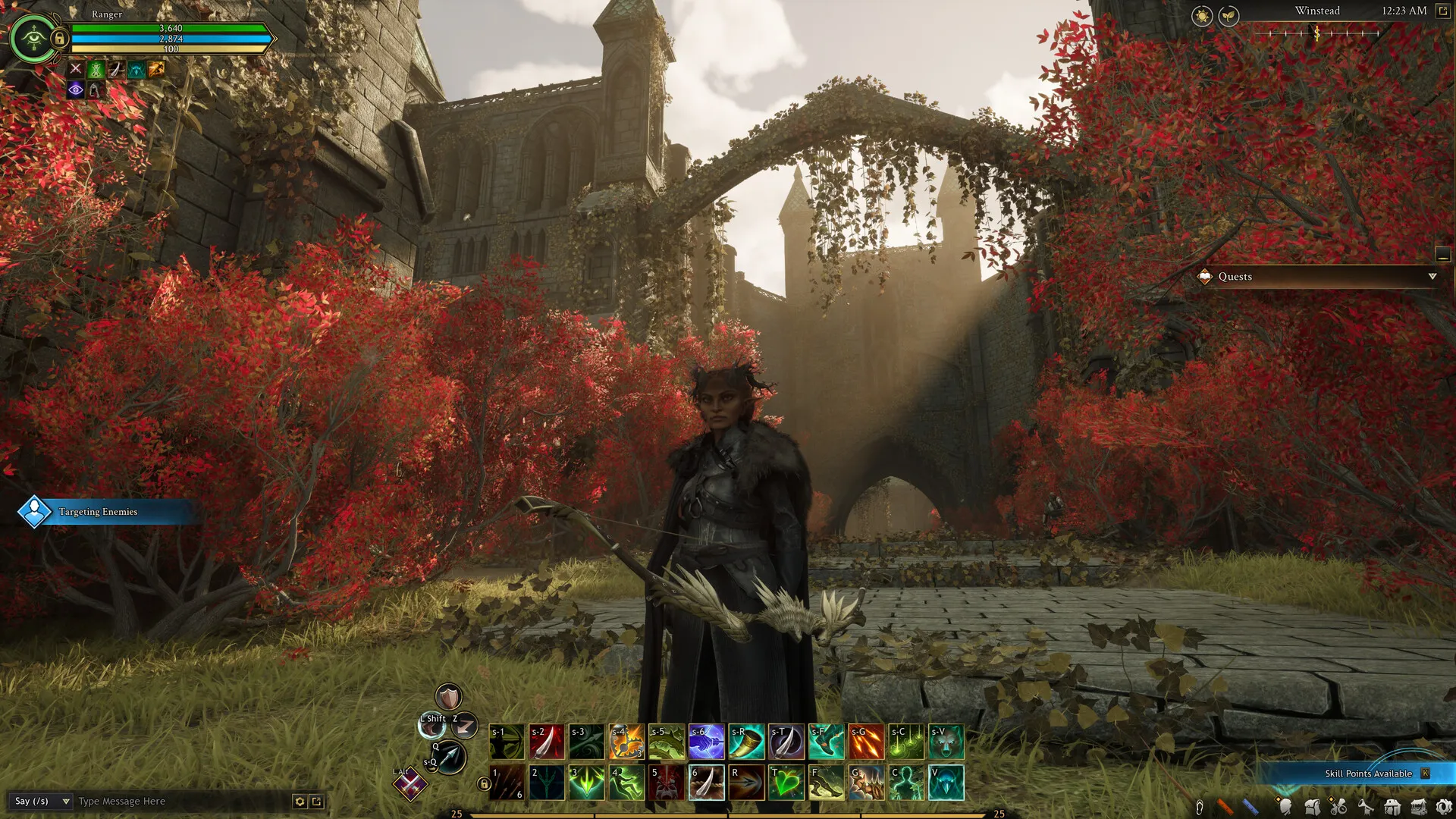Click the Targeting Enemies indicator icon
The height and width of the screenshot is (819, 1456).
(x=33, y=511)
